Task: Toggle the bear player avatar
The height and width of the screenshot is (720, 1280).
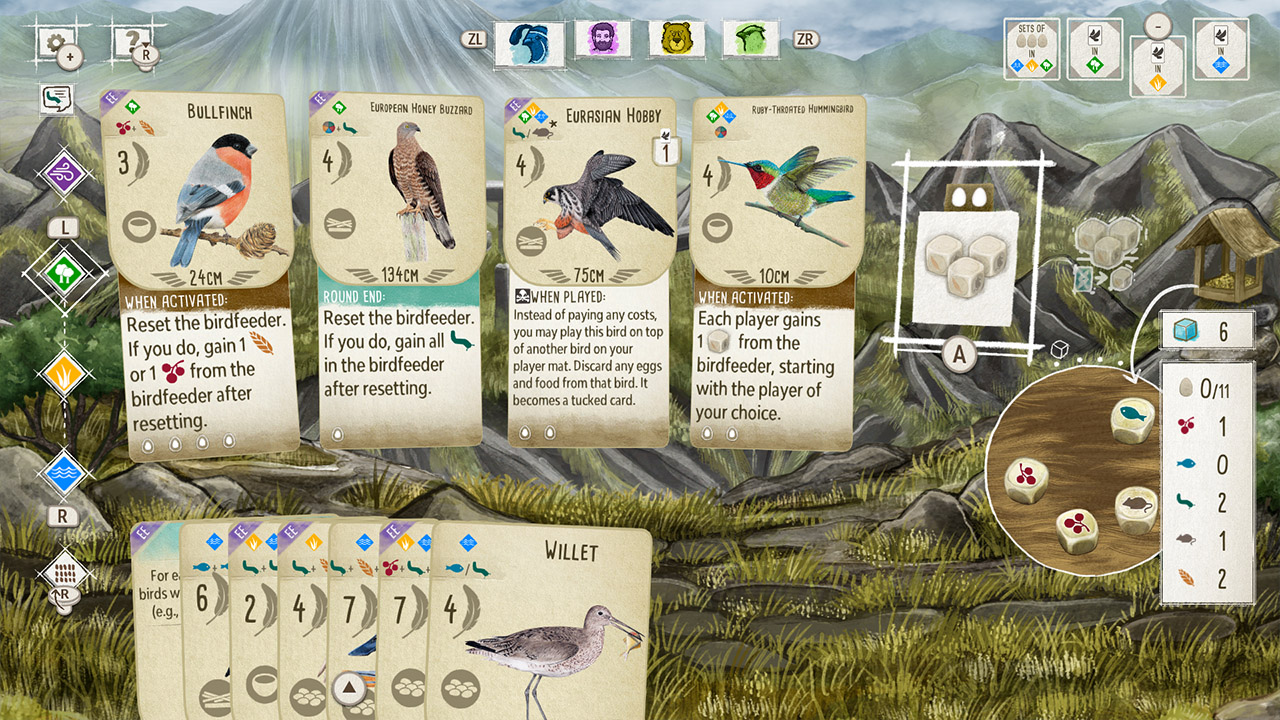Action: [x=675, y=40]
